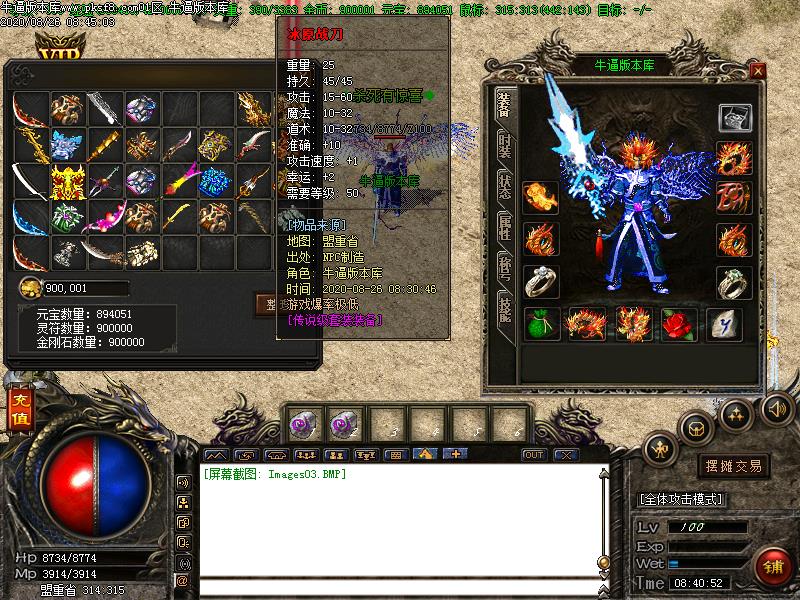Toggle the sound speaker icon
800x600 pixels.
[x=776, y=407]
